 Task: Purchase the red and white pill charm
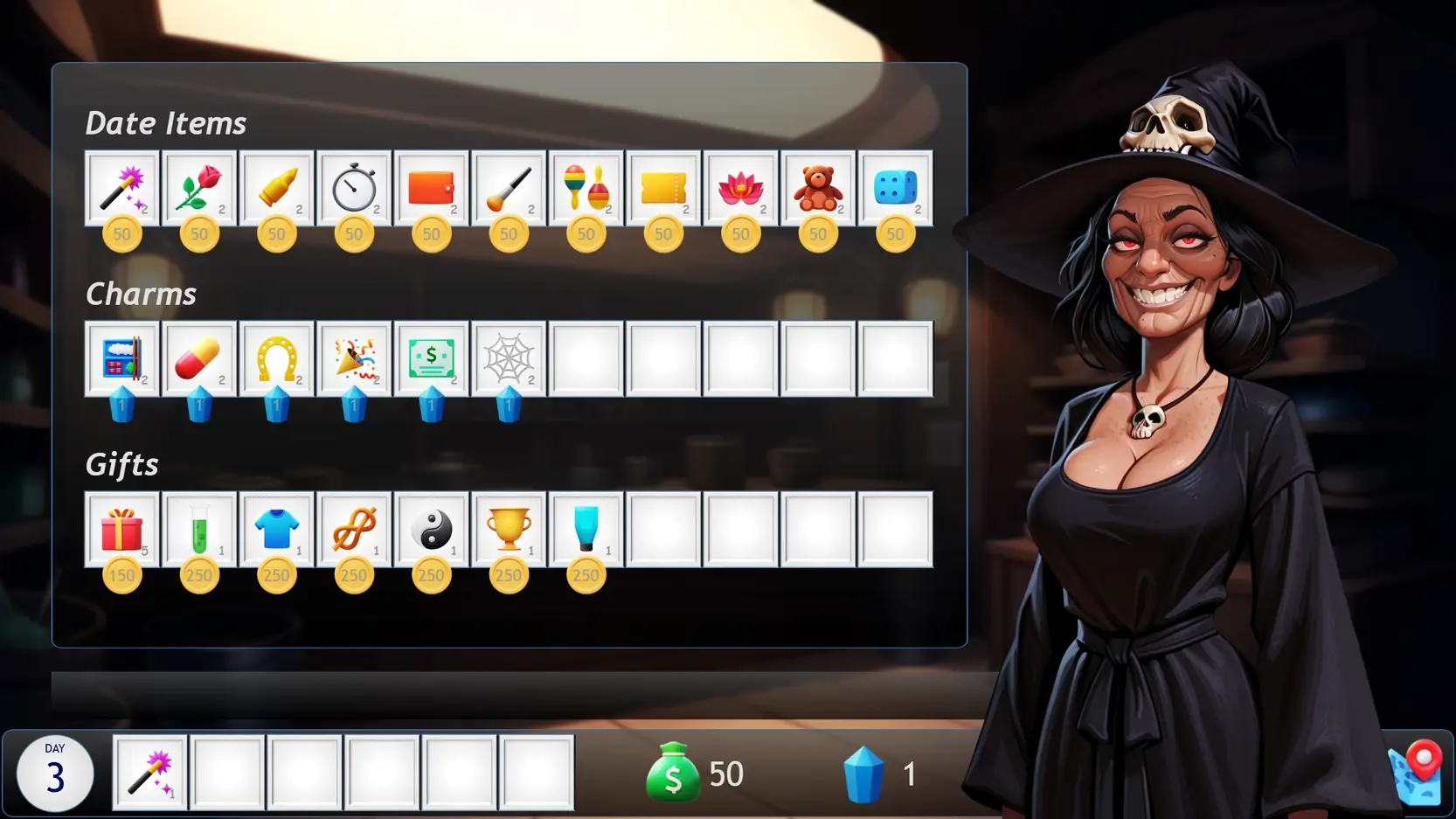(199, 358)
